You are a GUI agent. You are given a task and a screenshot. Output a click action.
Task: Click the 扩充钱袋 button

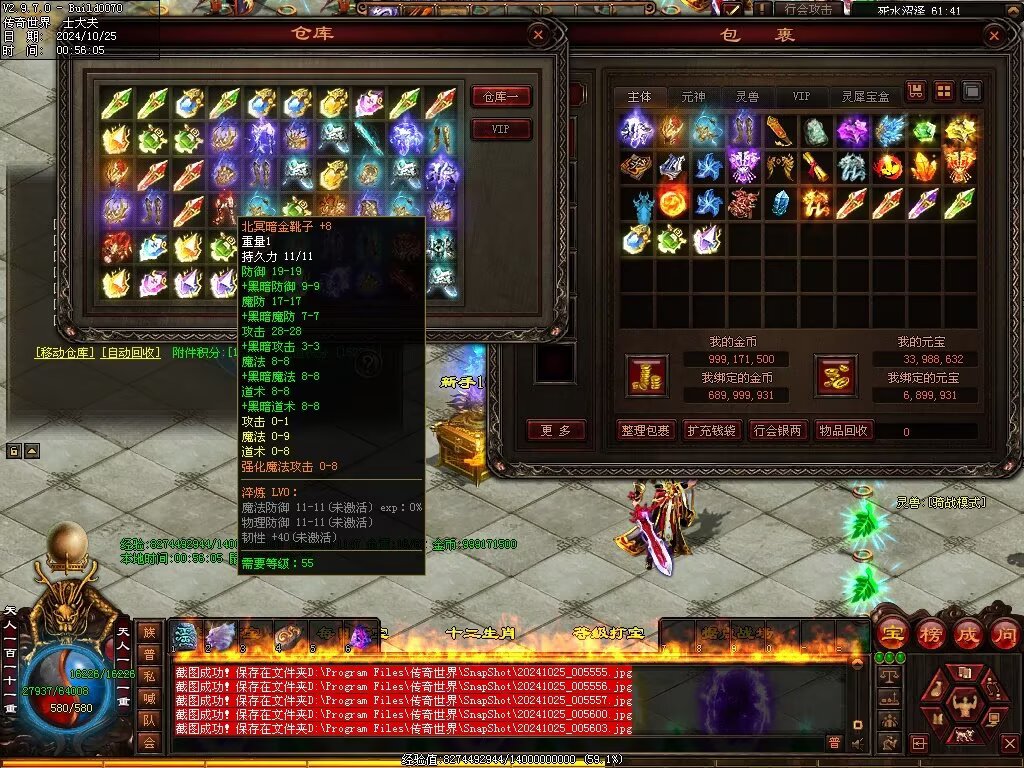coord(711,431)
